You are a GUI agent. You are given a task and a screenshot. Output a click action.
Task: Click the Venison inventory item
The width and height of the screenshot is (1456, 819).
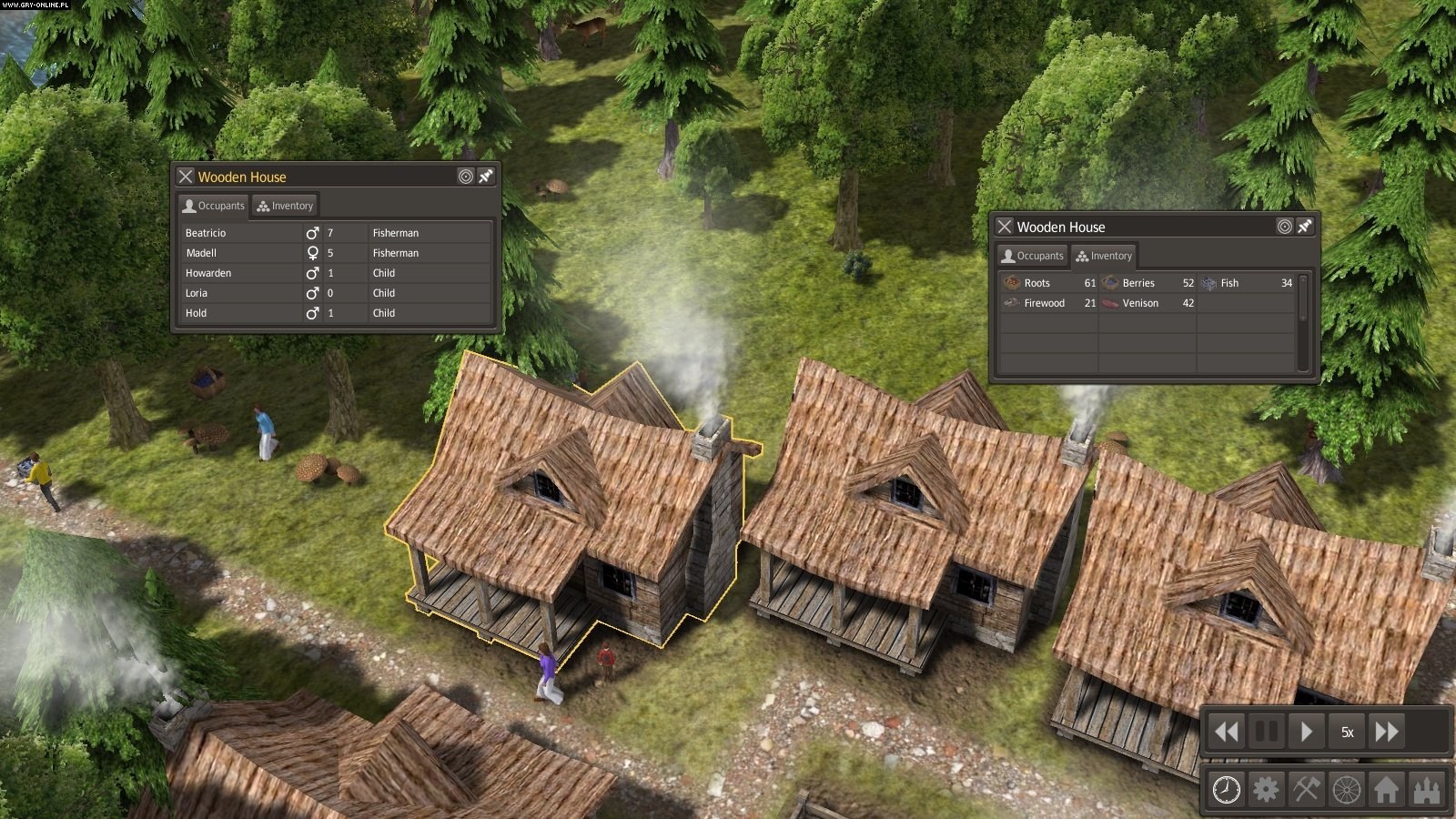(1139, 303)
